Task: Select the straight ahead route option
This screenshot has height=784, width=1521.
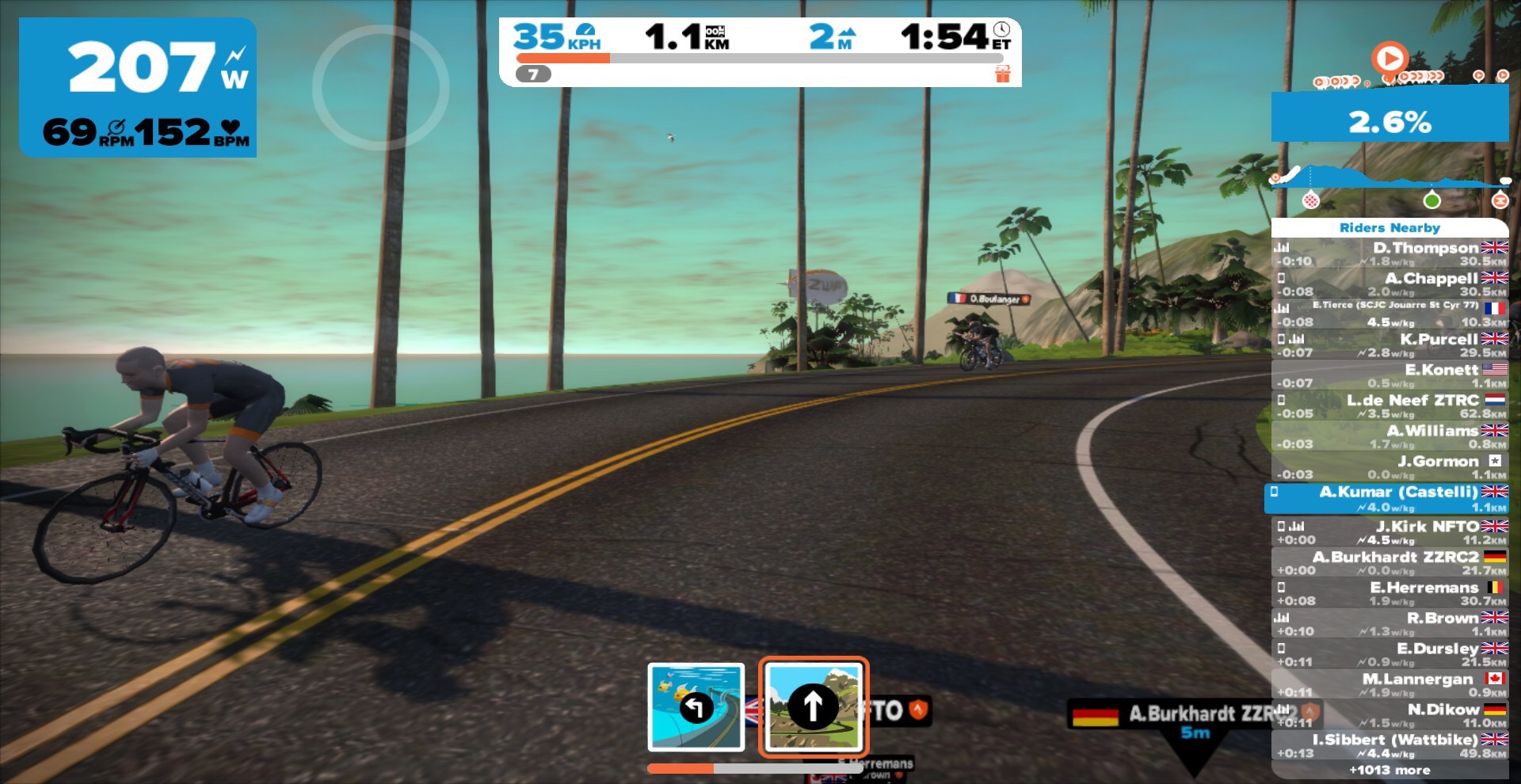Action: 814,706
